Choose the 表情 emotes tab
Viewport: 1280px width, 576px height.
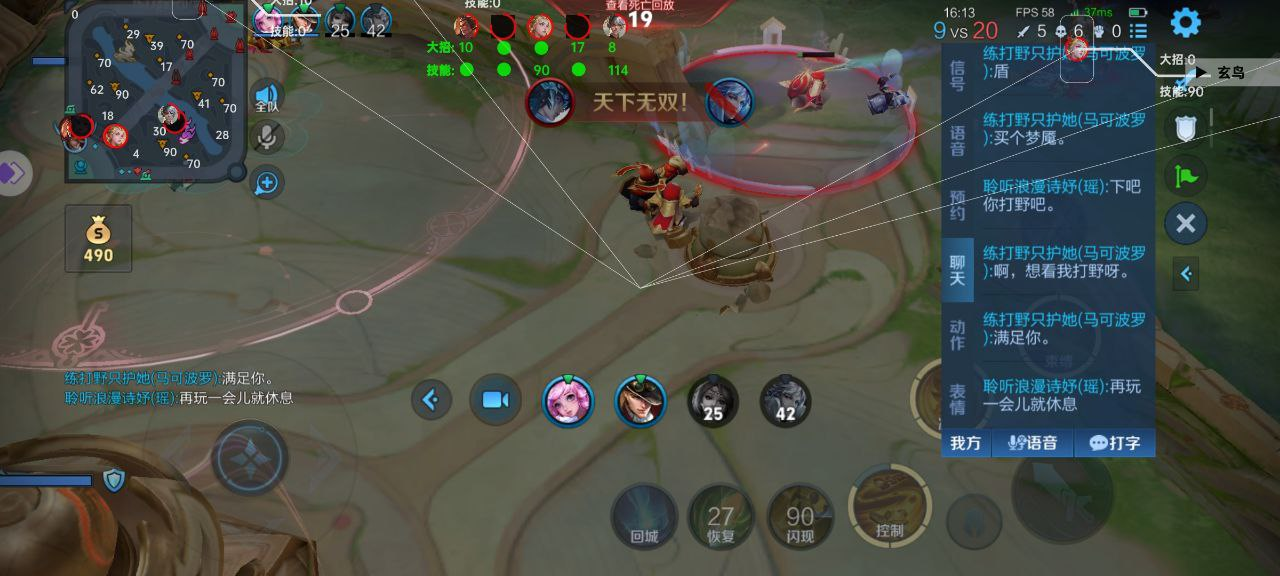tap(957, 400)
